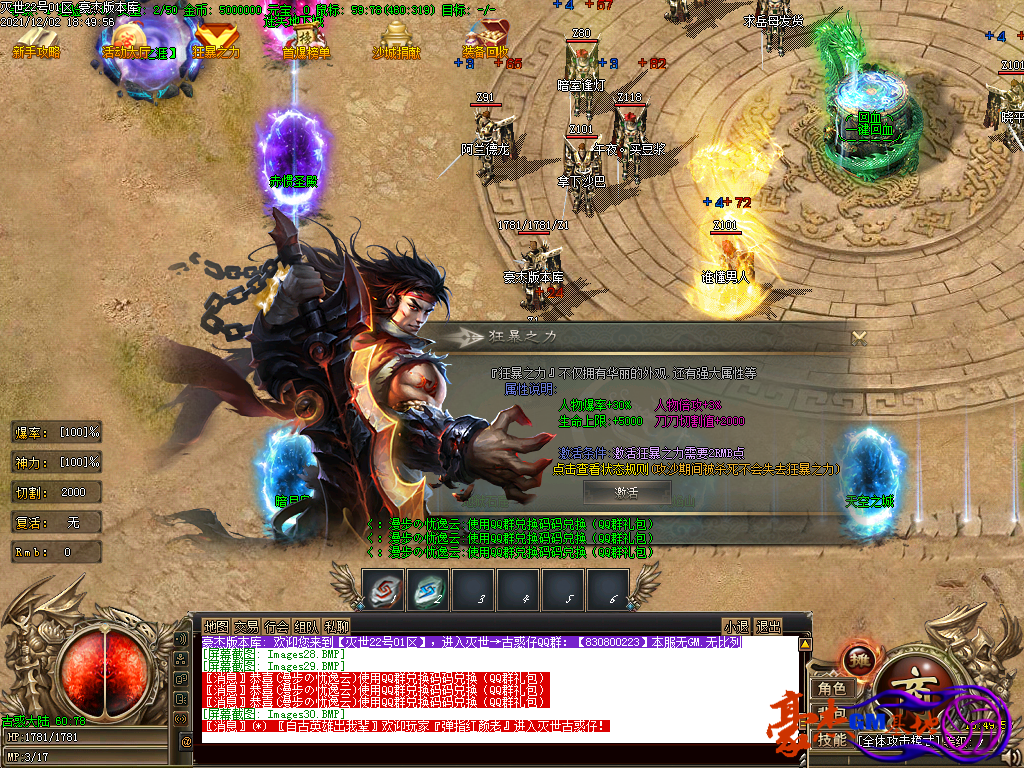The height and width of the screenshot is (768, 1024).
Task: Click the 激活 button in the dialog
Action: (627, 491)
